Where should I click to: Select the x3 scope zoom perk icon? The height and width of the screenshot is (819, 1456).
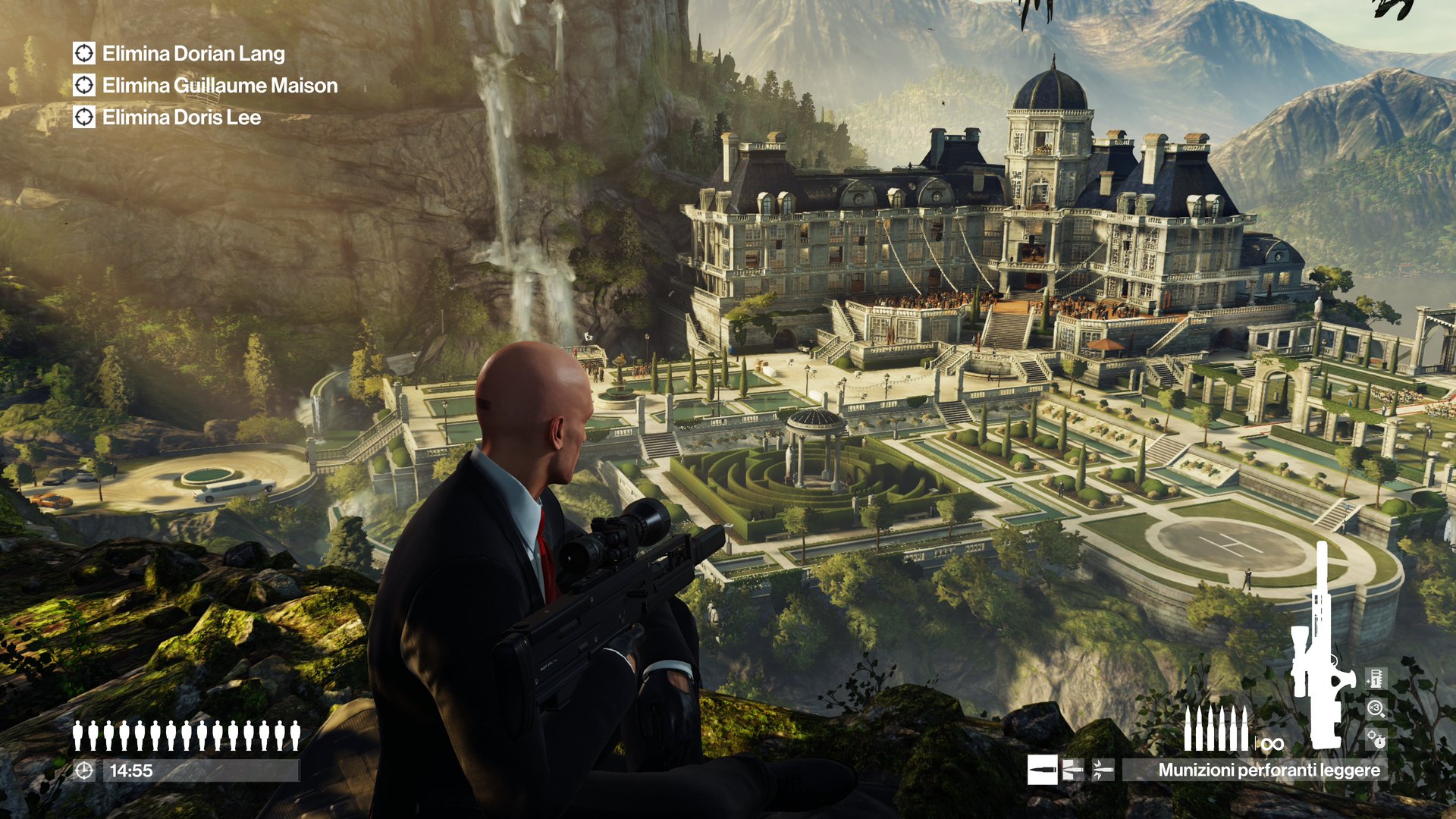(1376, 709)
